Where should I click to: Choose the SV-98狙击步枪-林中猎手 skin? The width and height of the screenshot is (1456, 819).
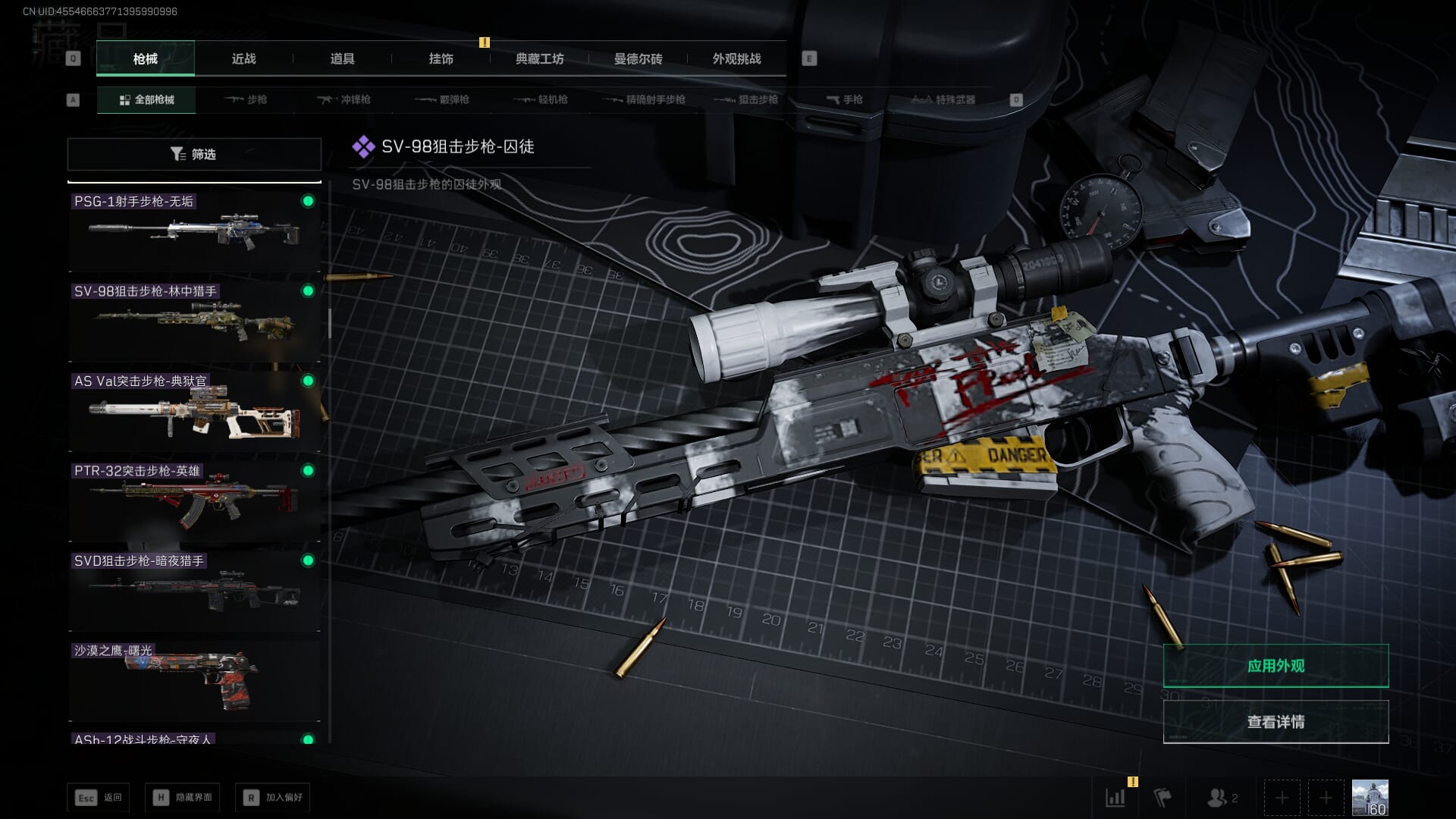[194, 322]
